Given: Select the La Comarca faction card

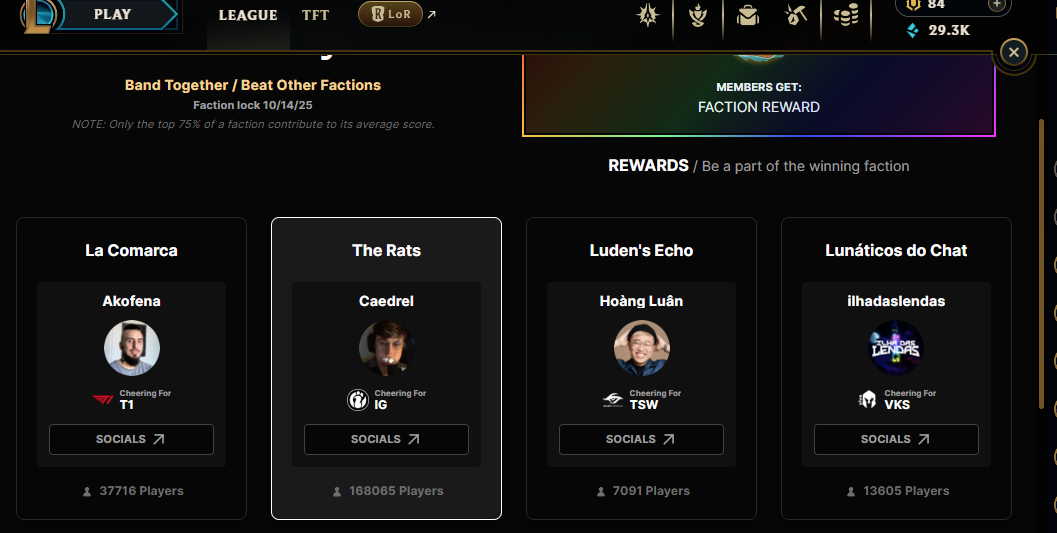Looking at the screenshot, I should (x=131, y=250).
